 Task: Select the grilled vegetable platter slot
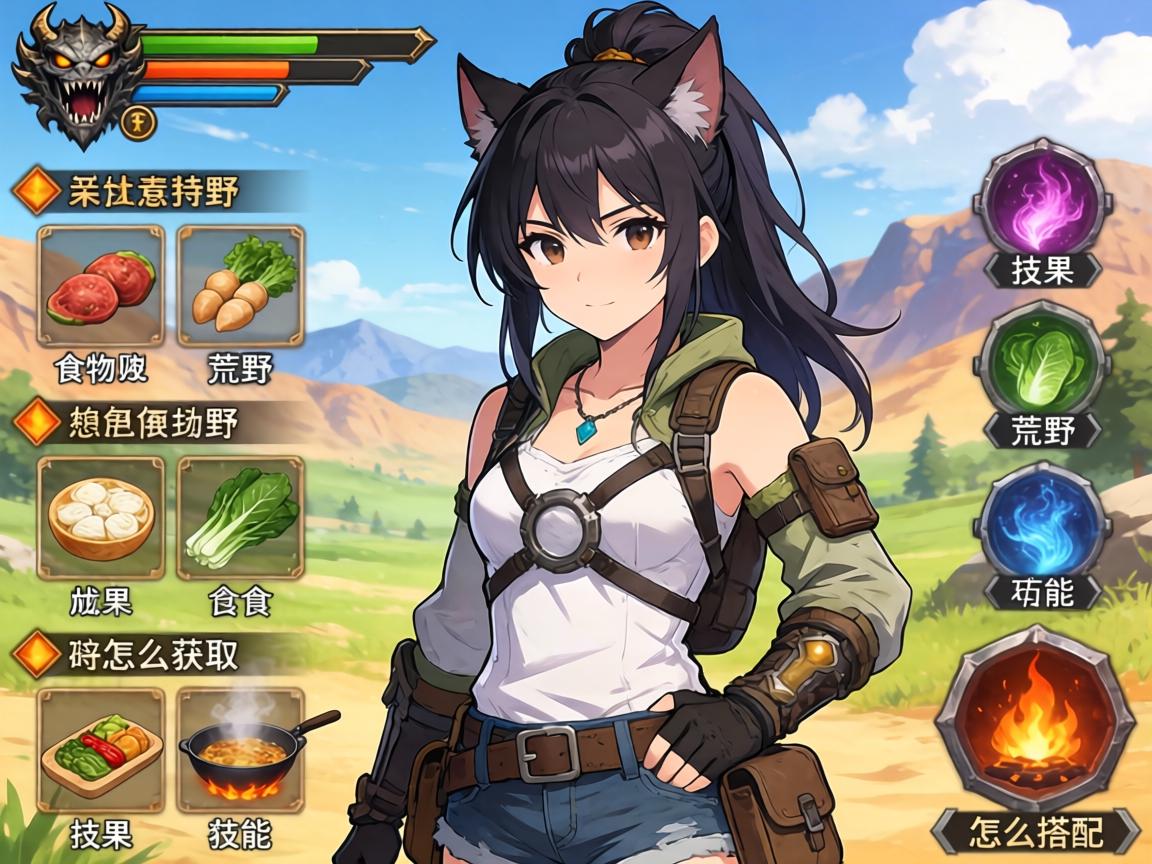pyautogui.click(x=100, y=749)
